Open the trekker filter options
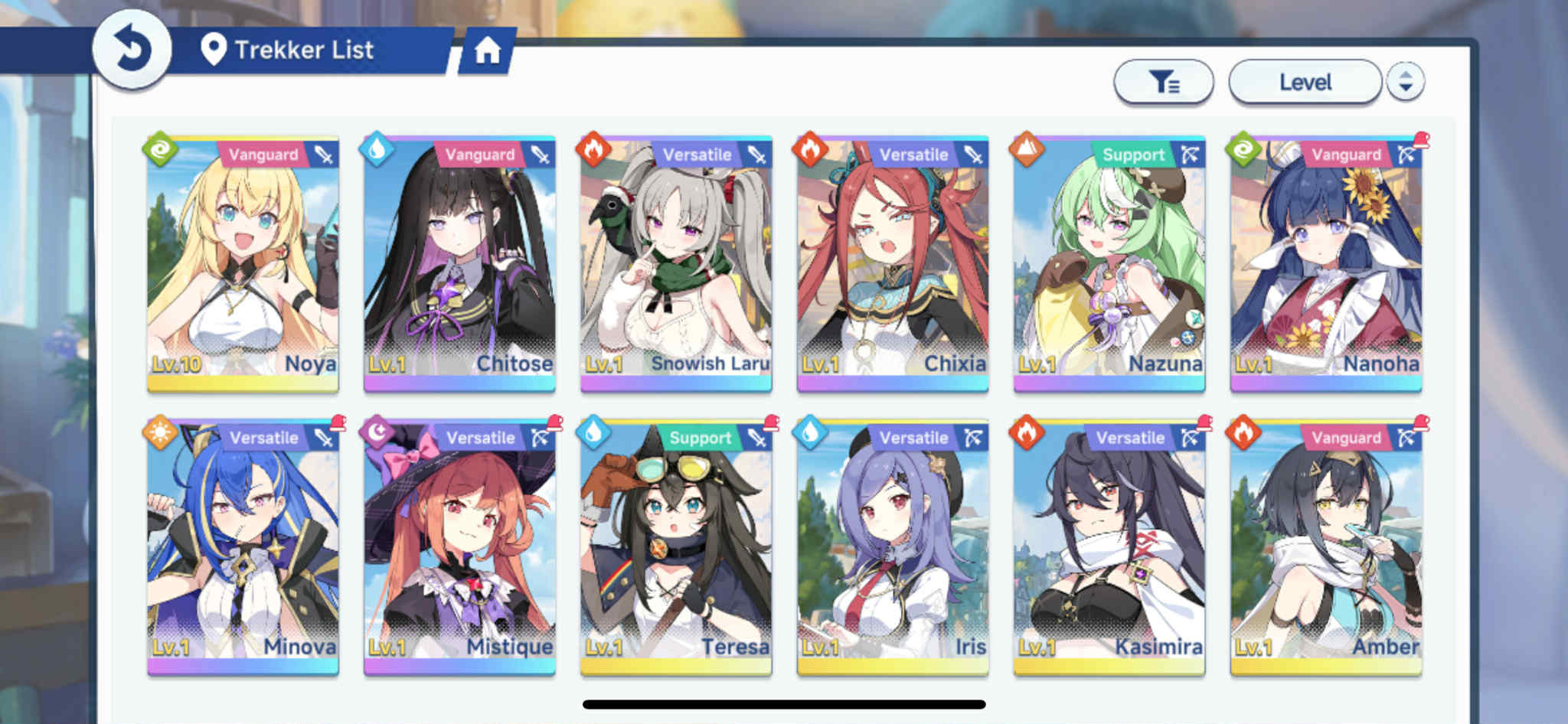 click(1163, 82)
